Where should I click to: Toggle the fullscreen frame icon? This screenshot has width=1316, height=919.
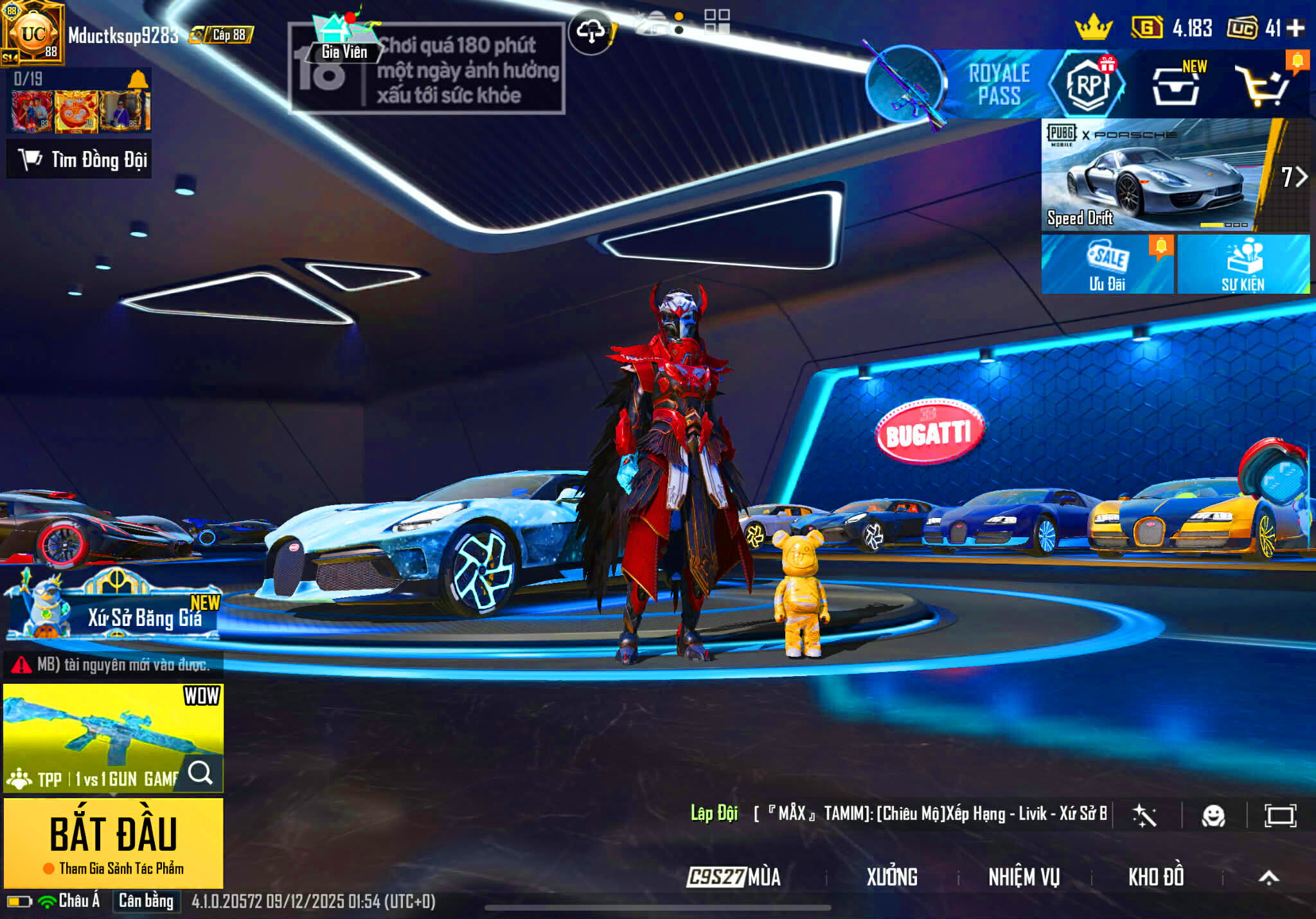[1280, 816]
